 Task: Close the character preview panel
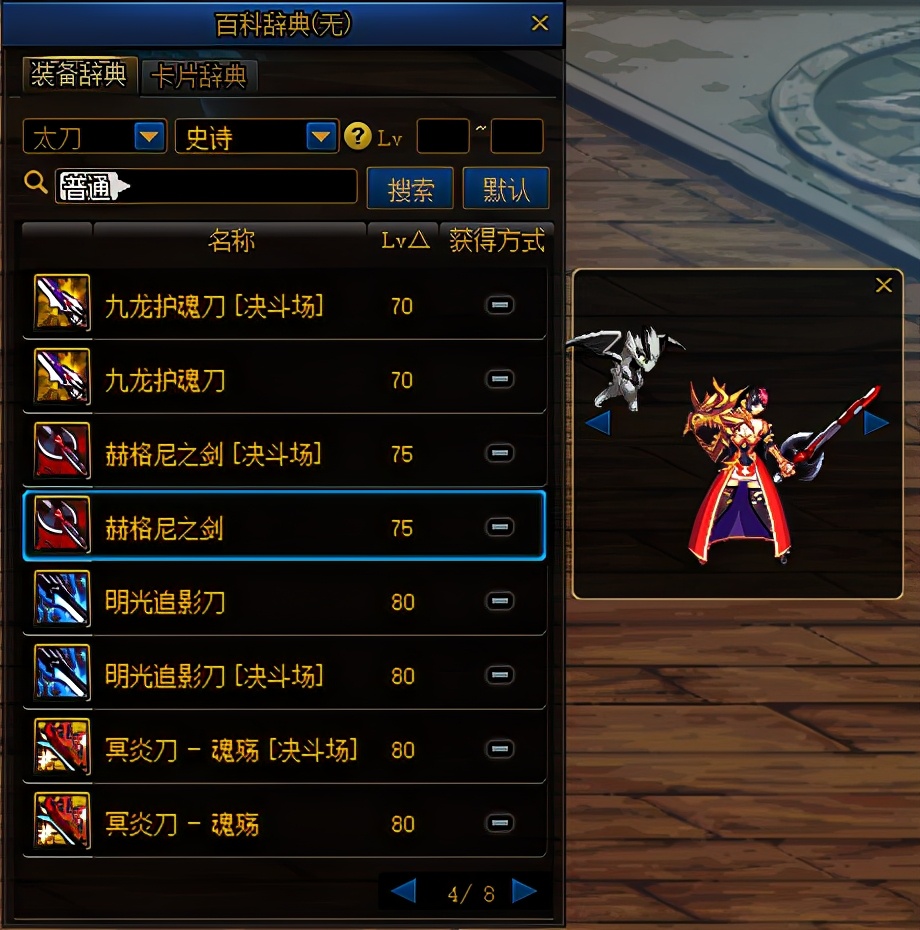[884, 286]
